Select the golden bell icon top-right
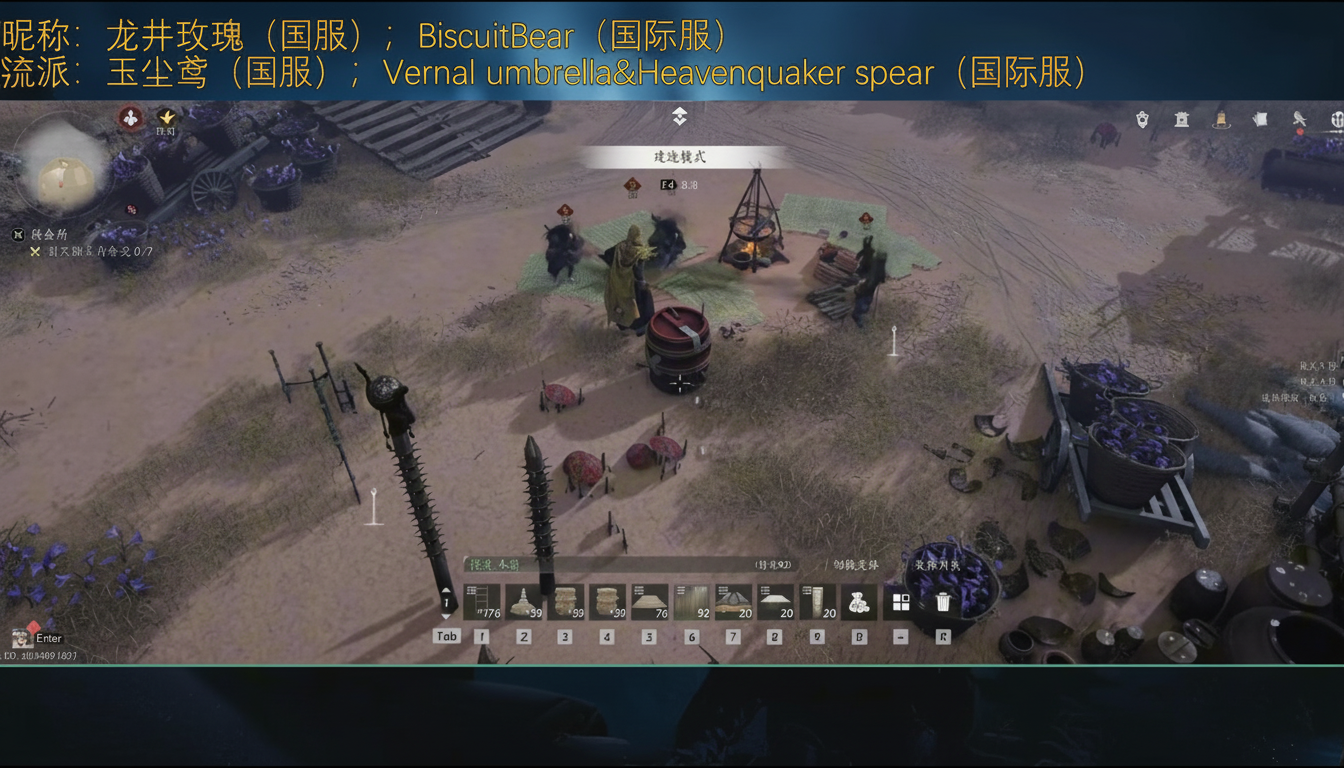 point(1220,118)
